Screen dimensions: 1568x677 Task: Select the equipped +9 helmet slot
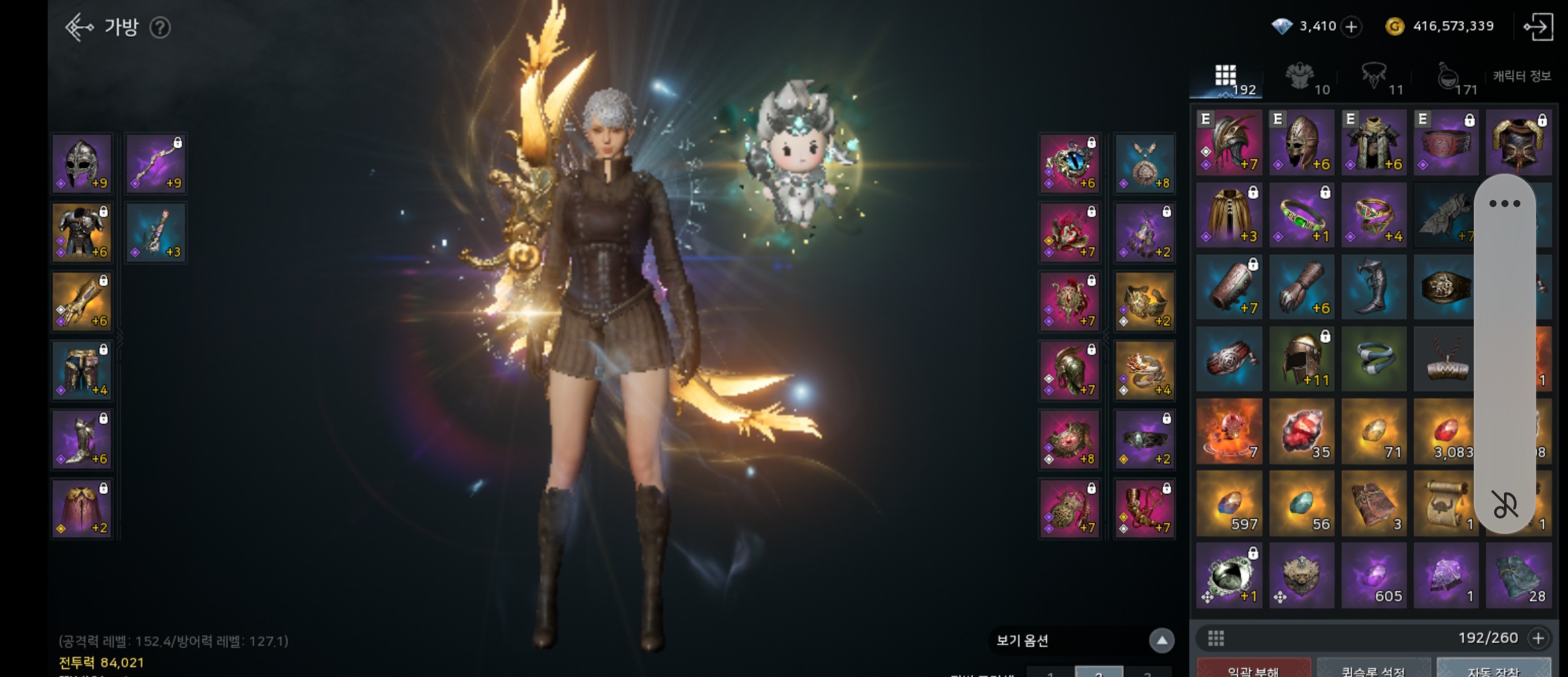(x=82, y=163)
